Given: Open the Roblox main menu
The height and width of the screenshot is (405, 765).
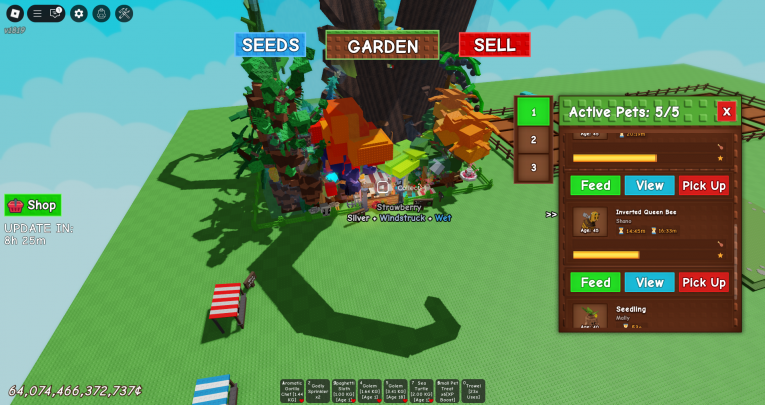Looking at the screenshot, I should (13, 13).
